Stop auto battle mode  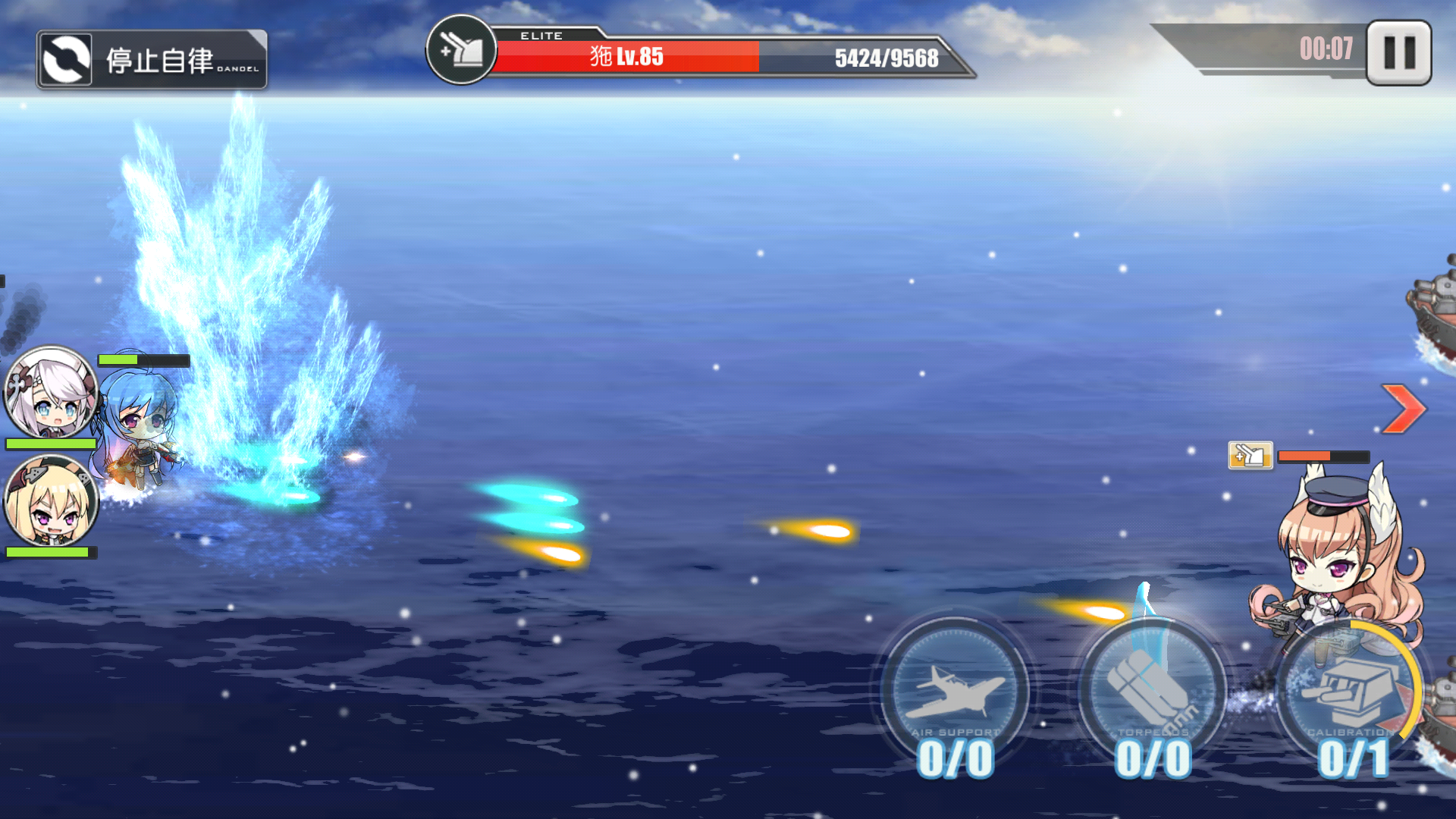point(152,60)
